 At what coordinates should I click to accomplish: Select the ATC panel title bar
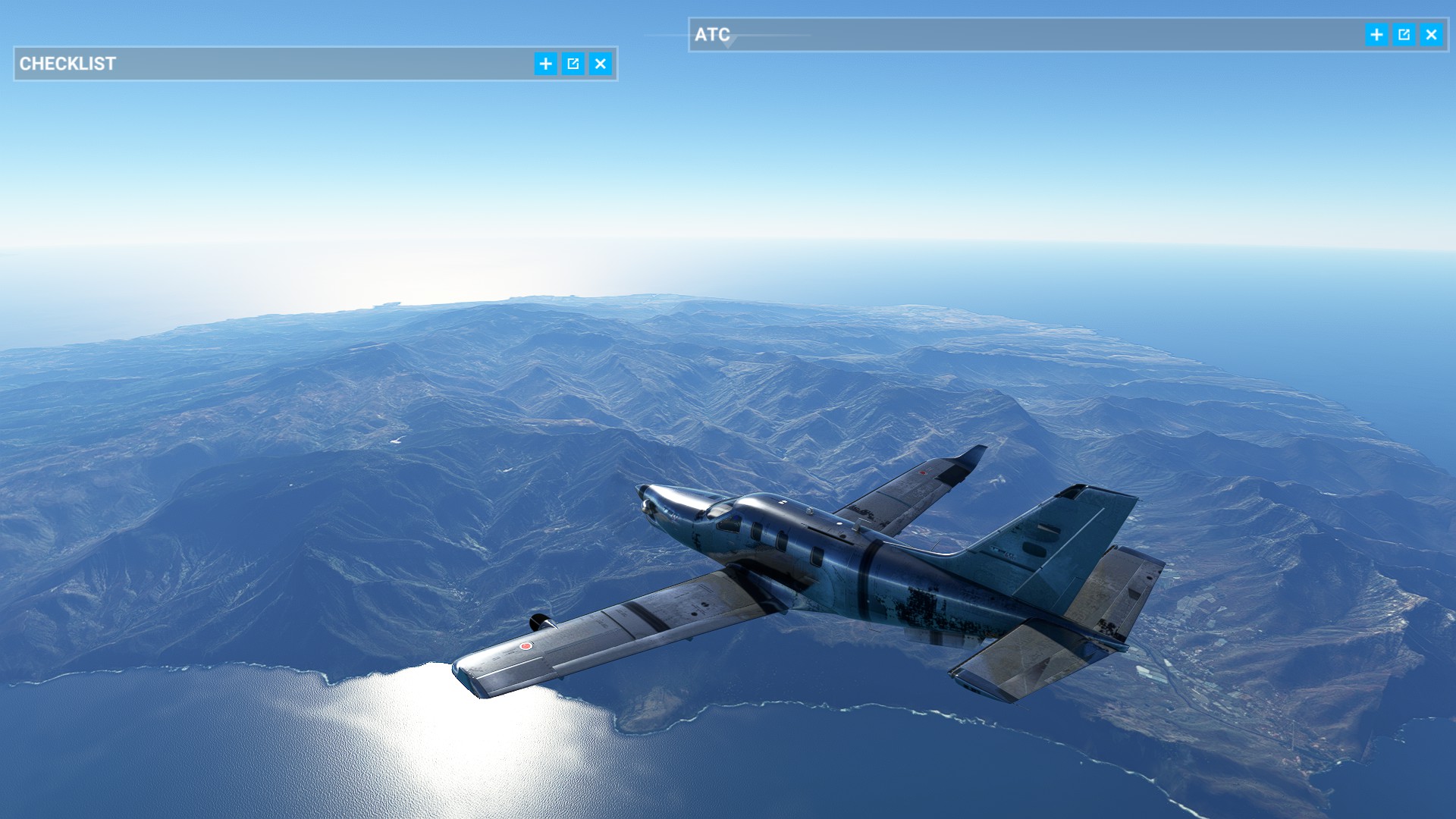(x=1024, y=35)
